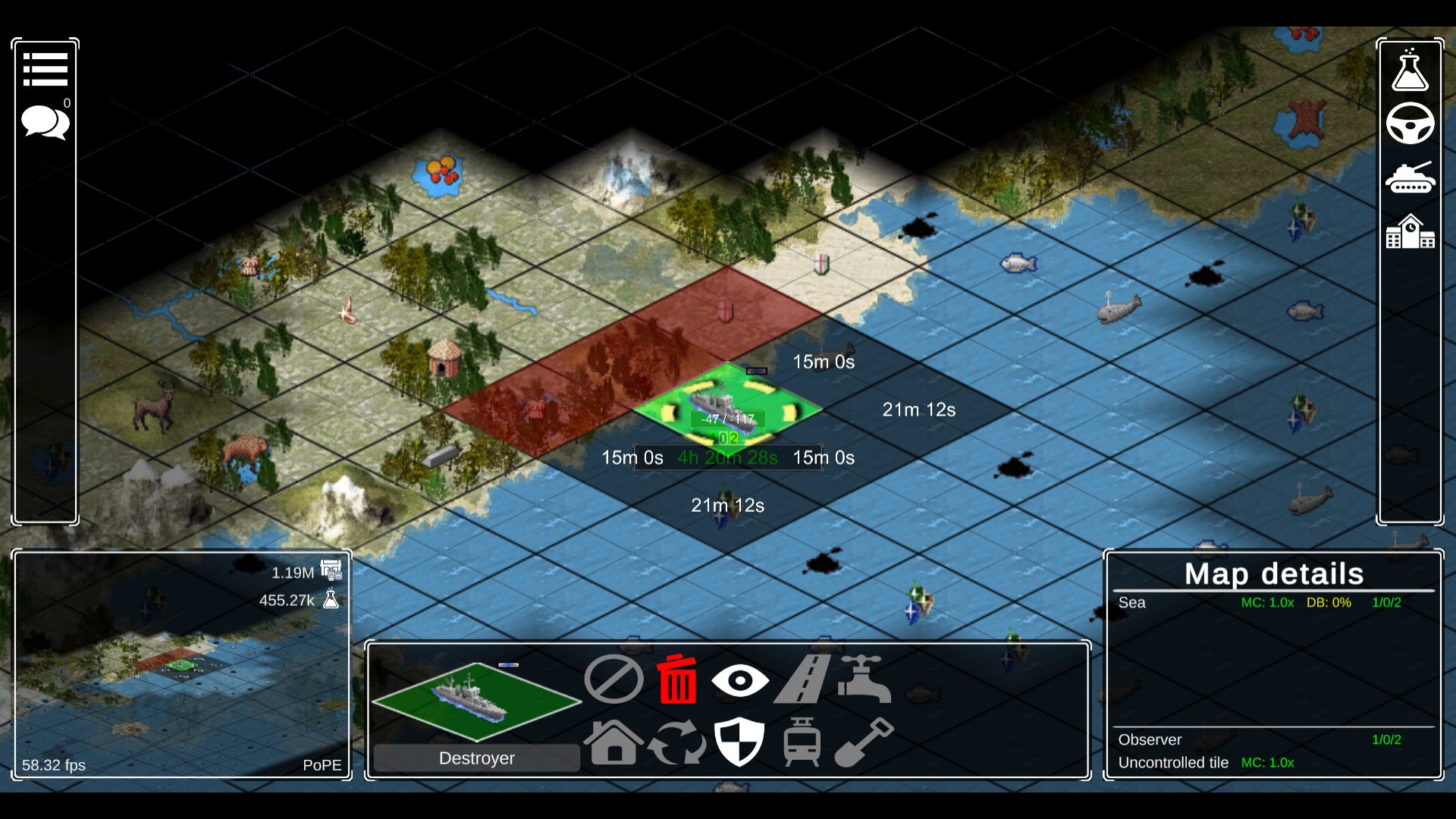Viewport: 1456px width, 819px height.
Task: Click the recycle arrows icon
Action: (x=677, y=743)
